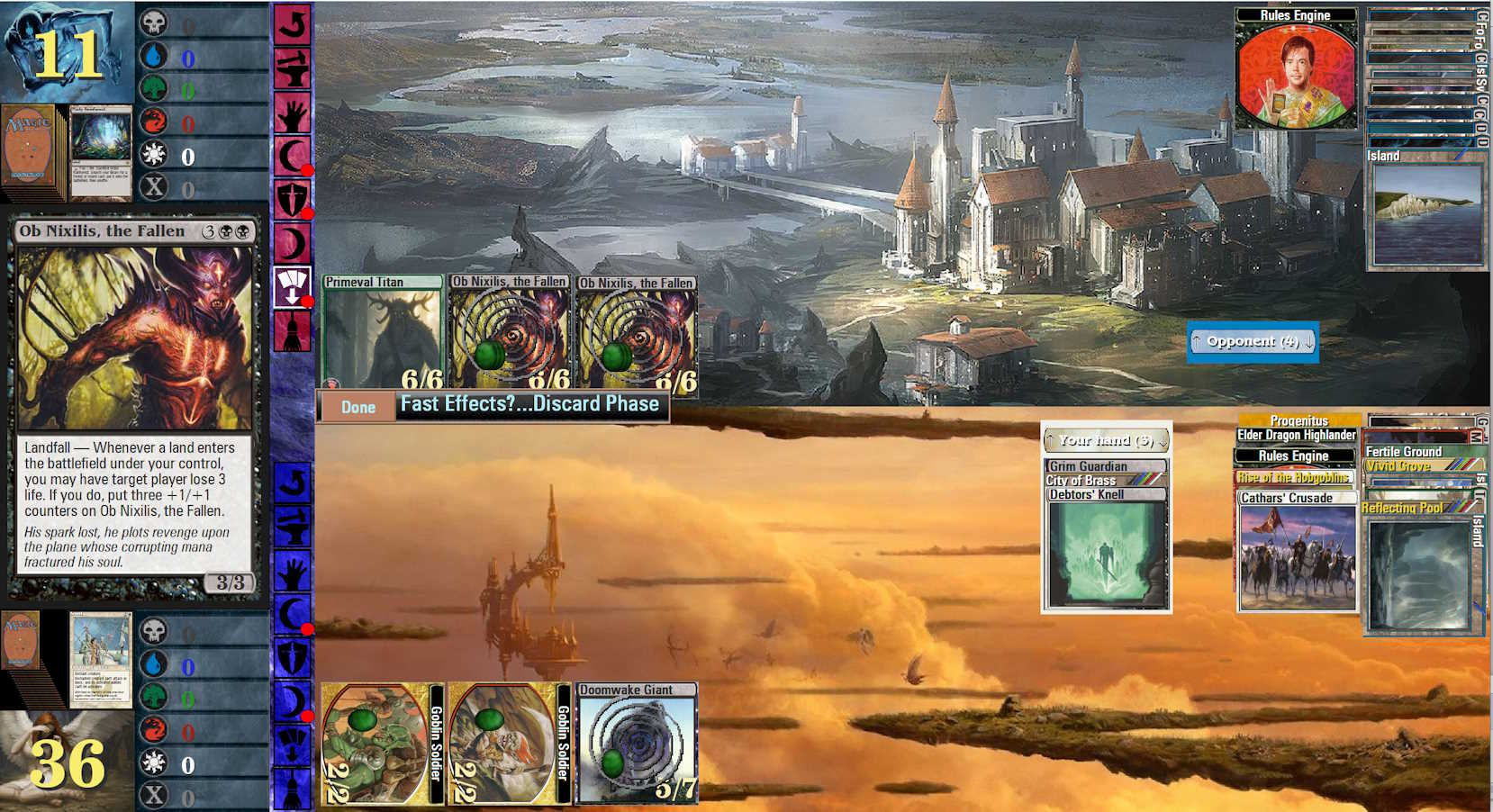Click the Rise of the Hobgoblins card
This screenshot has width=1493, height=812.
click(x=1294, y=477)
